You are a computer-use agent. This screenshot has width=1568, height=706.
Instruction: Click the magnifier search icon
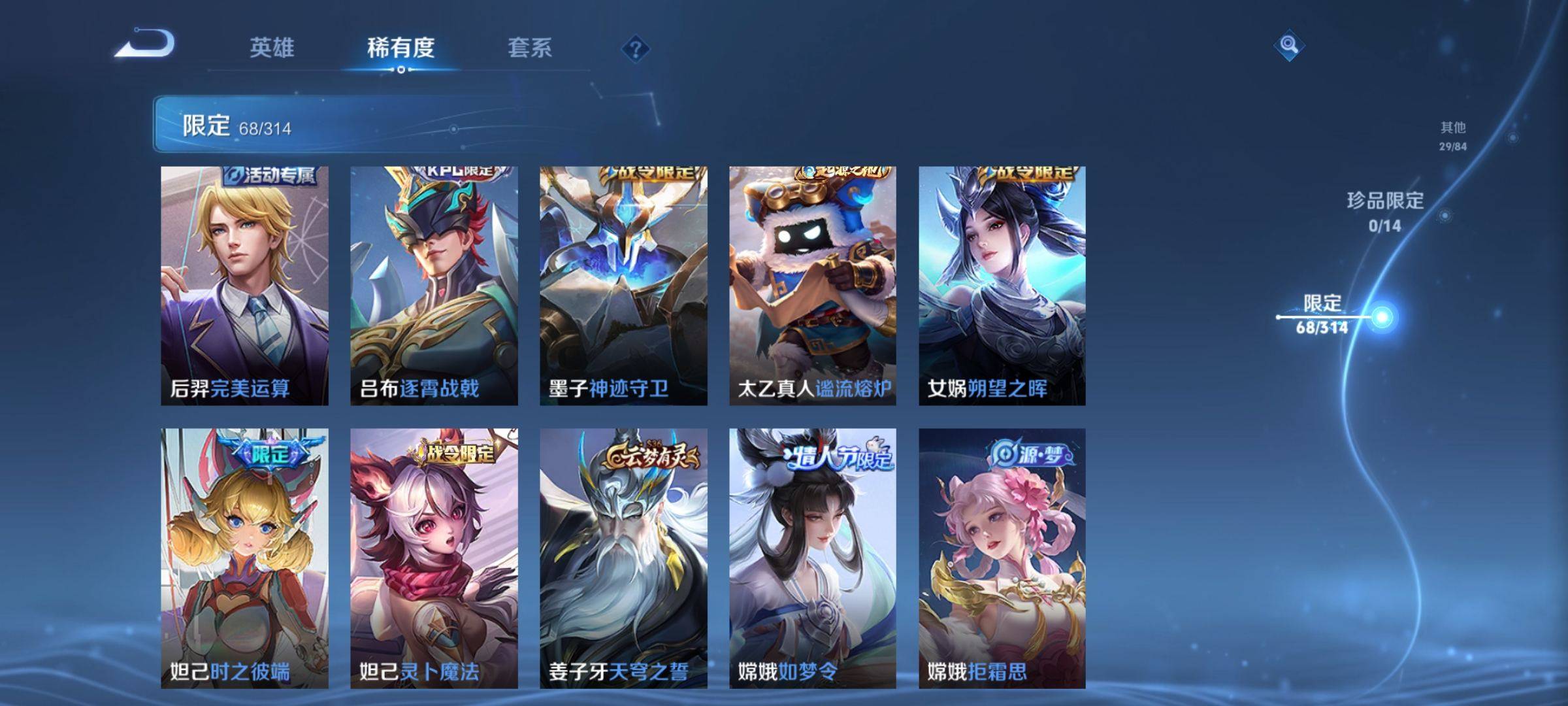[x=1288, y=45]
